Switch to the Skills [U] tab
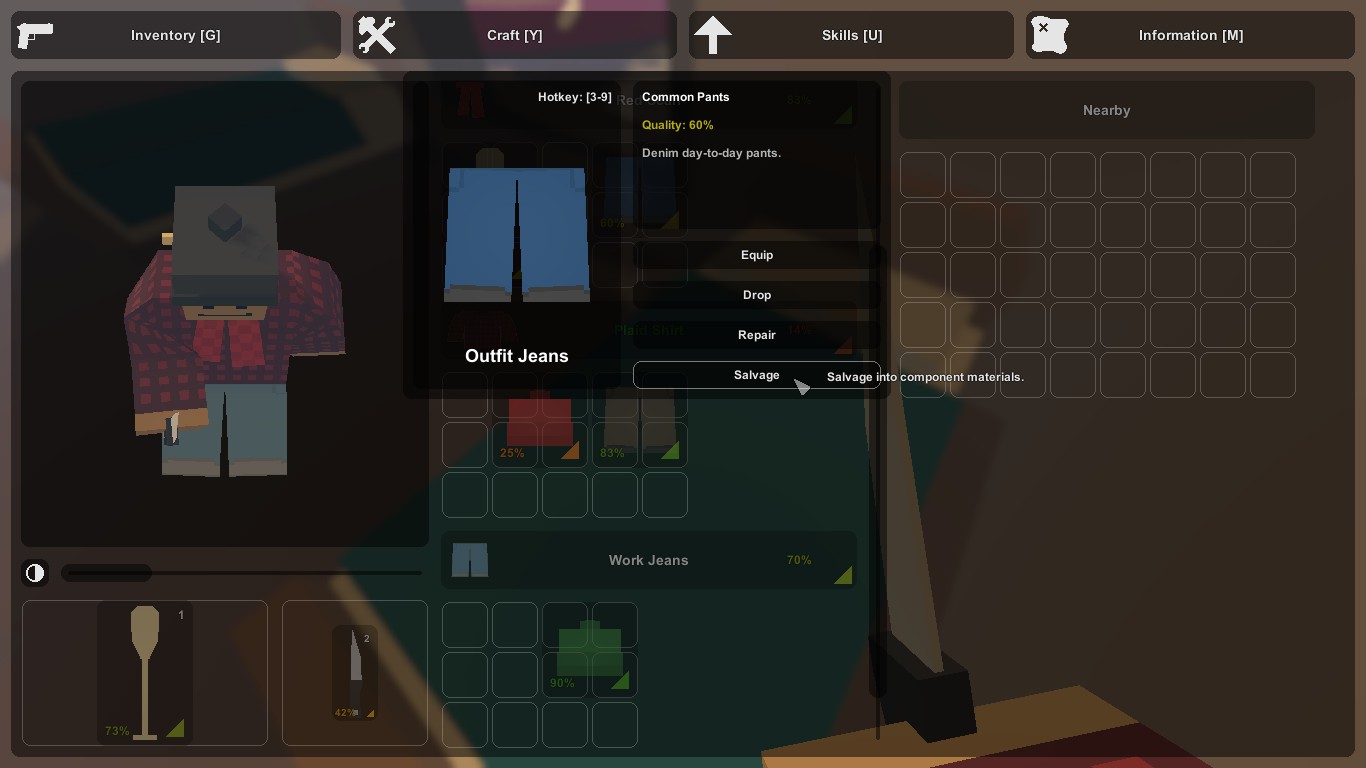The width and height of the screenshot is (1366, 768). coord(852,35)
